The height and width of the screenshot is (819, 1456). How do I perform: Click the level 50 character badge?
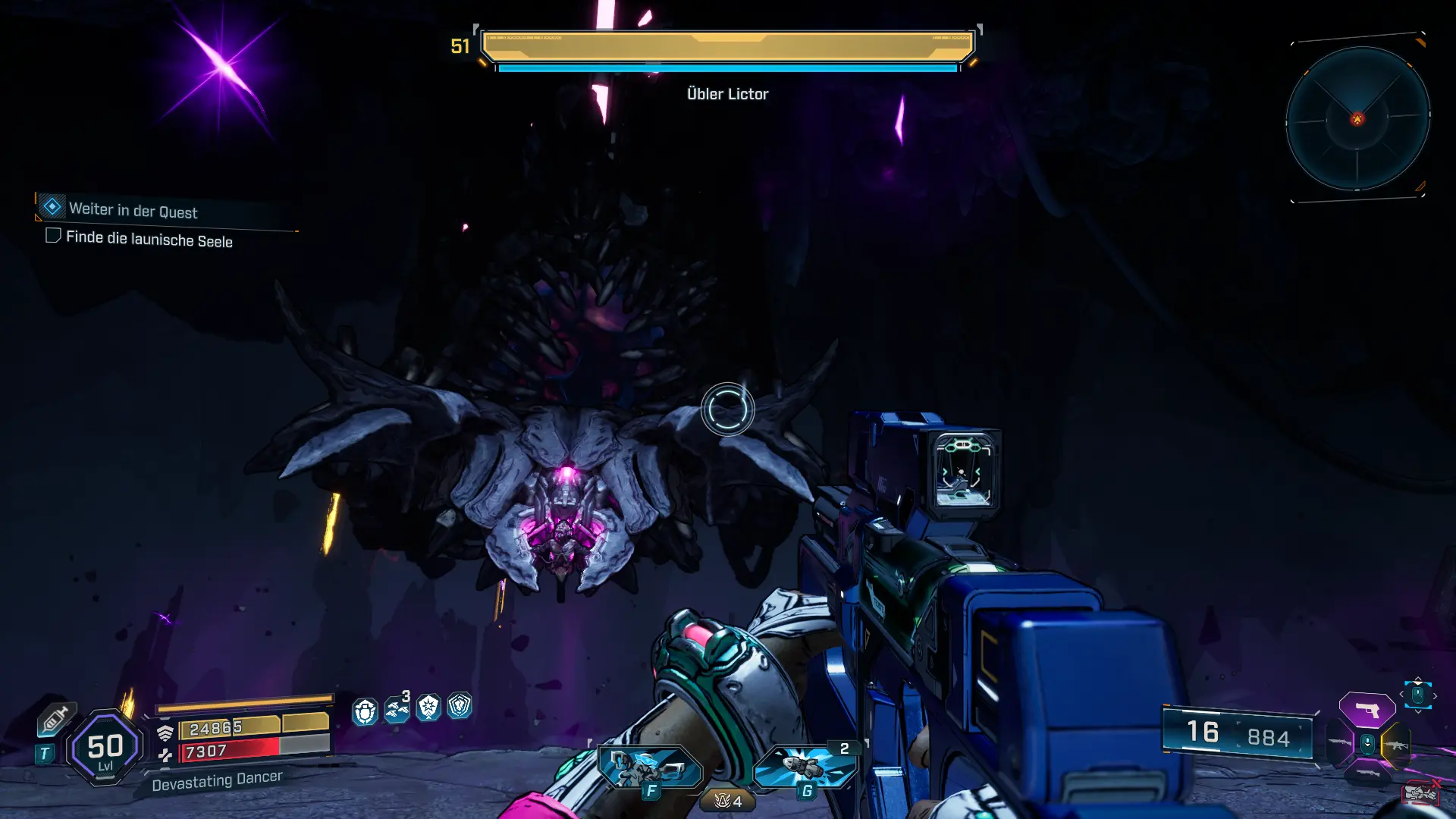click(105, 748)
